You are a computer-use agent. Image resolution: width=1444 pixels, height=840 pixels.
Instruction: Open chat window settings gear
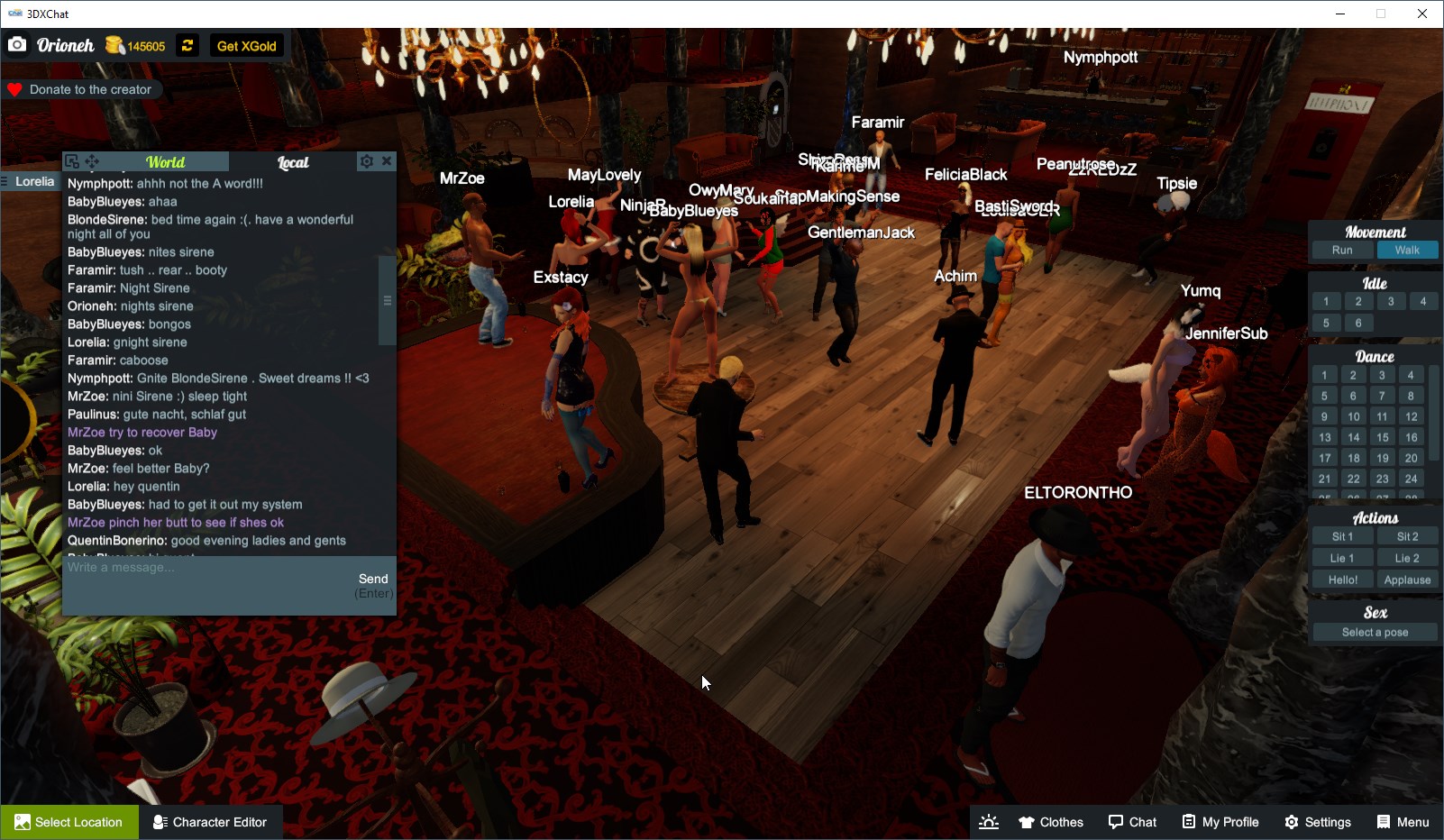366,161
